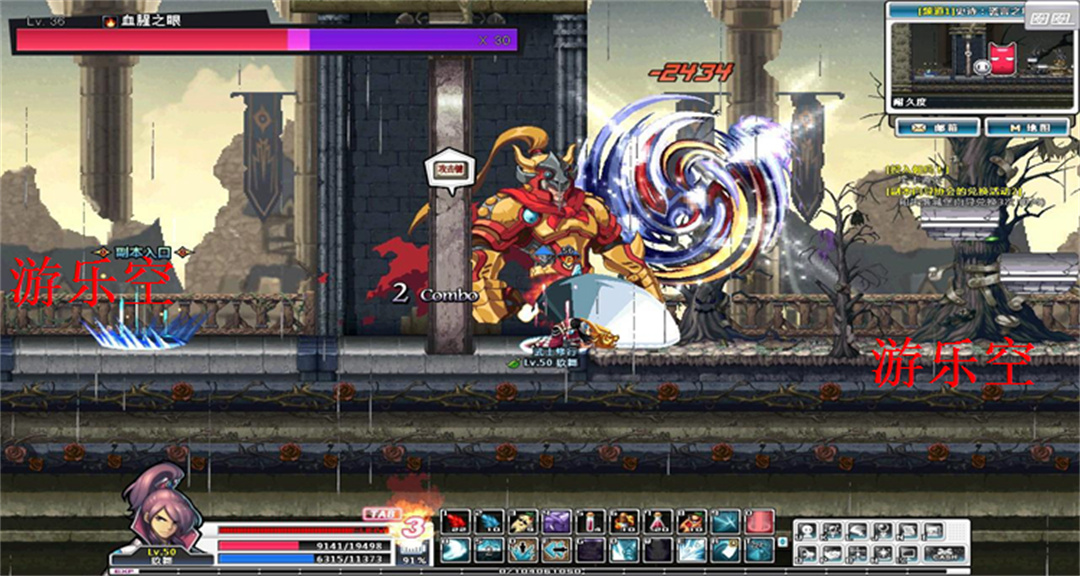Use the white bottle potion slot
The width and height of the screenshot is (1080, 576).
[588, 521]
